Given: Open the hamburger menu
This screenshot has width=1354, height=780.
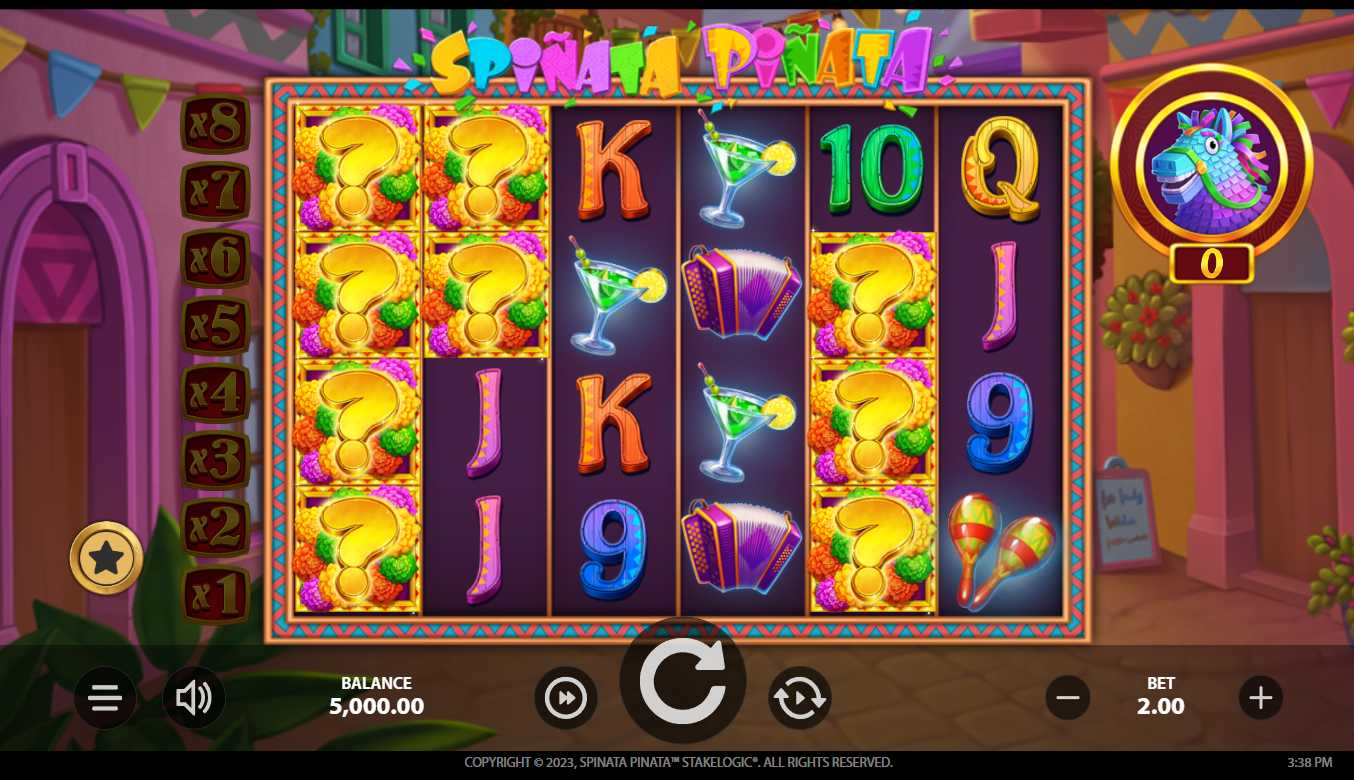Looking at the screenshot, I should pos(105,698).
